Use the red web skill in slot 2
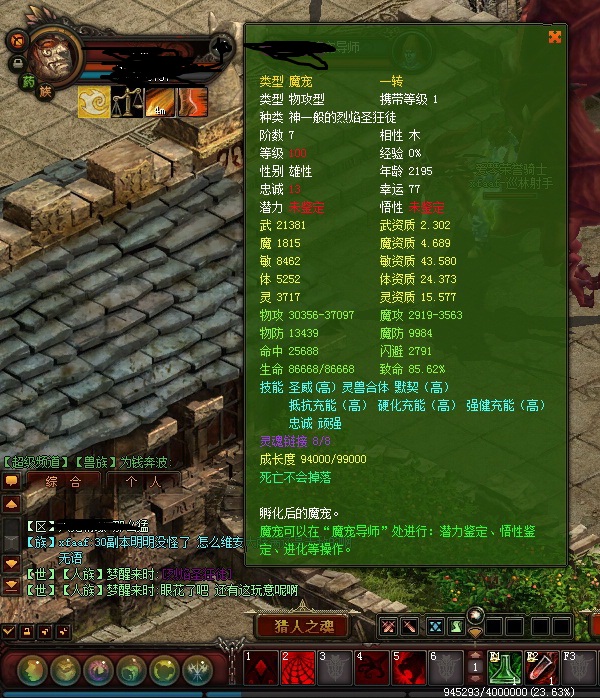The width and height of the screenshot is (600, 698). point(298,668)
